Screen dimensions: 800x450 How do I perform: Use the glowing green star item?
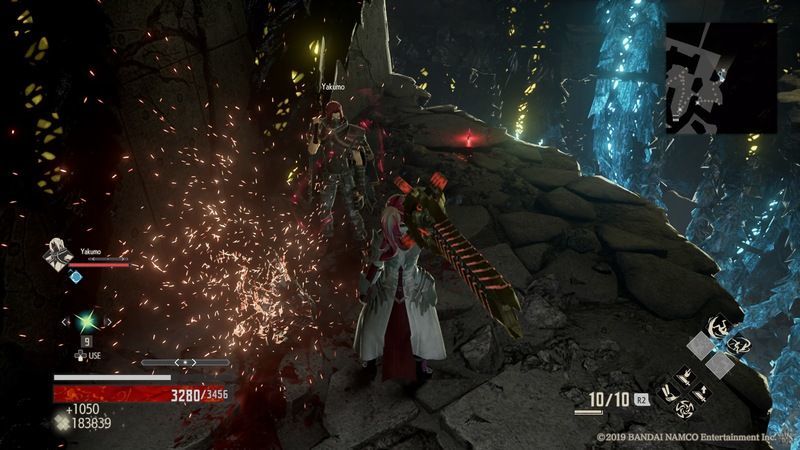(86, 321)
